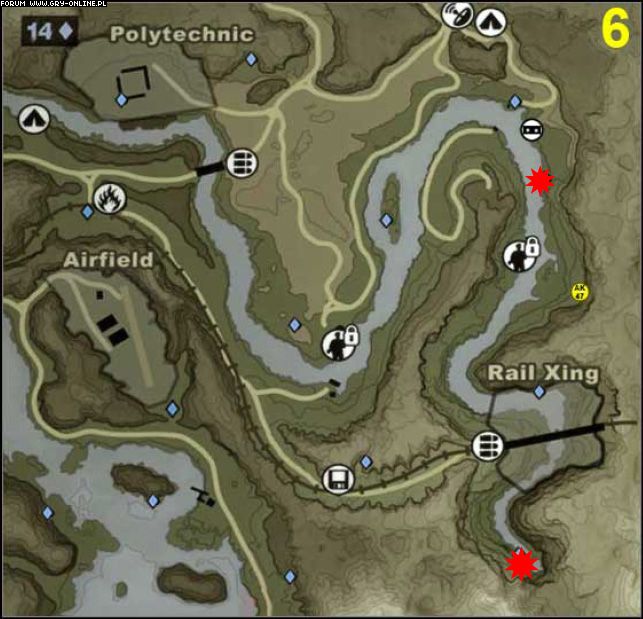
Task: Select the satellite dish map marker
Action: 457,16
